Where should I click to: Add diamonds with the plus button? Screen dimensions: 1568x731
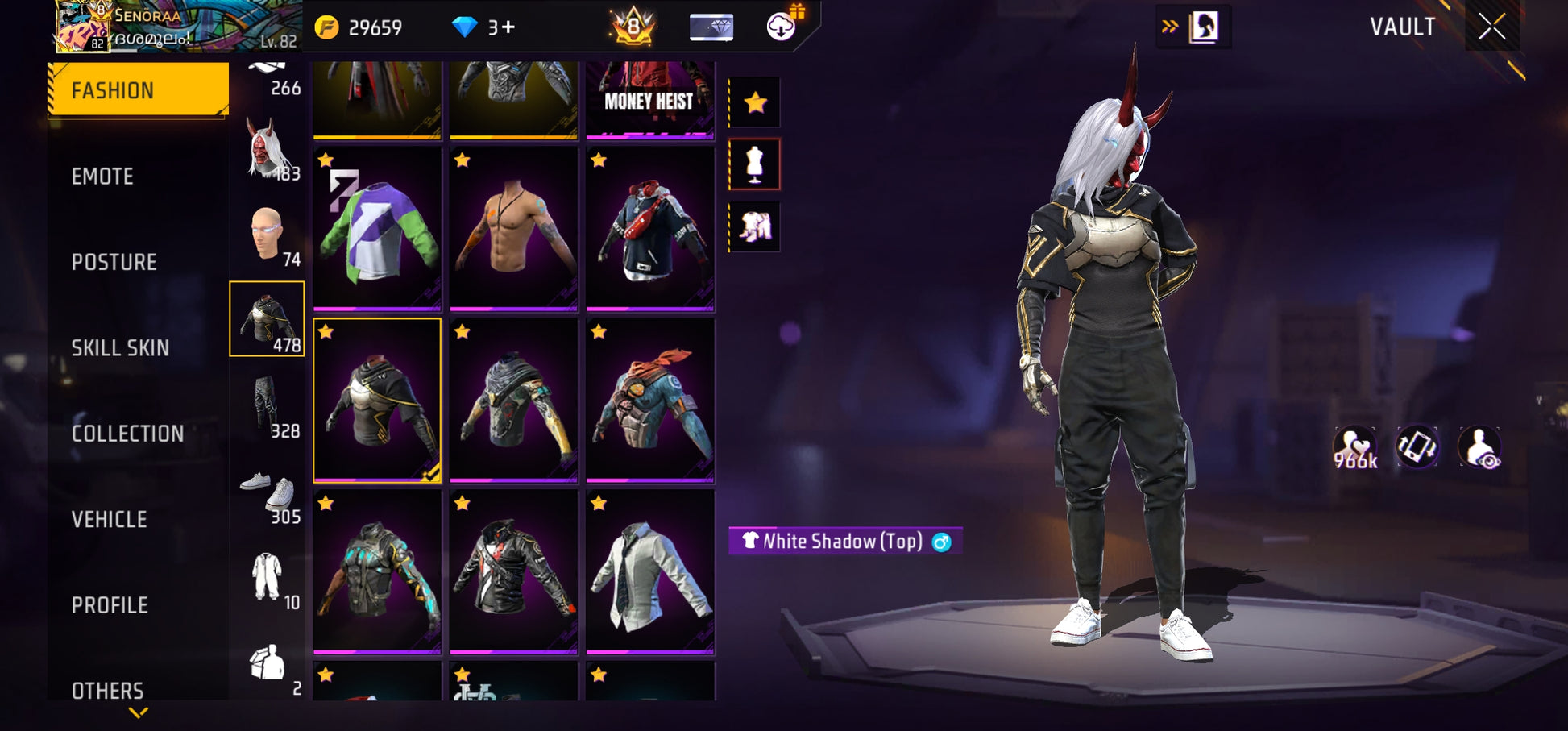[x=508, y=27]
